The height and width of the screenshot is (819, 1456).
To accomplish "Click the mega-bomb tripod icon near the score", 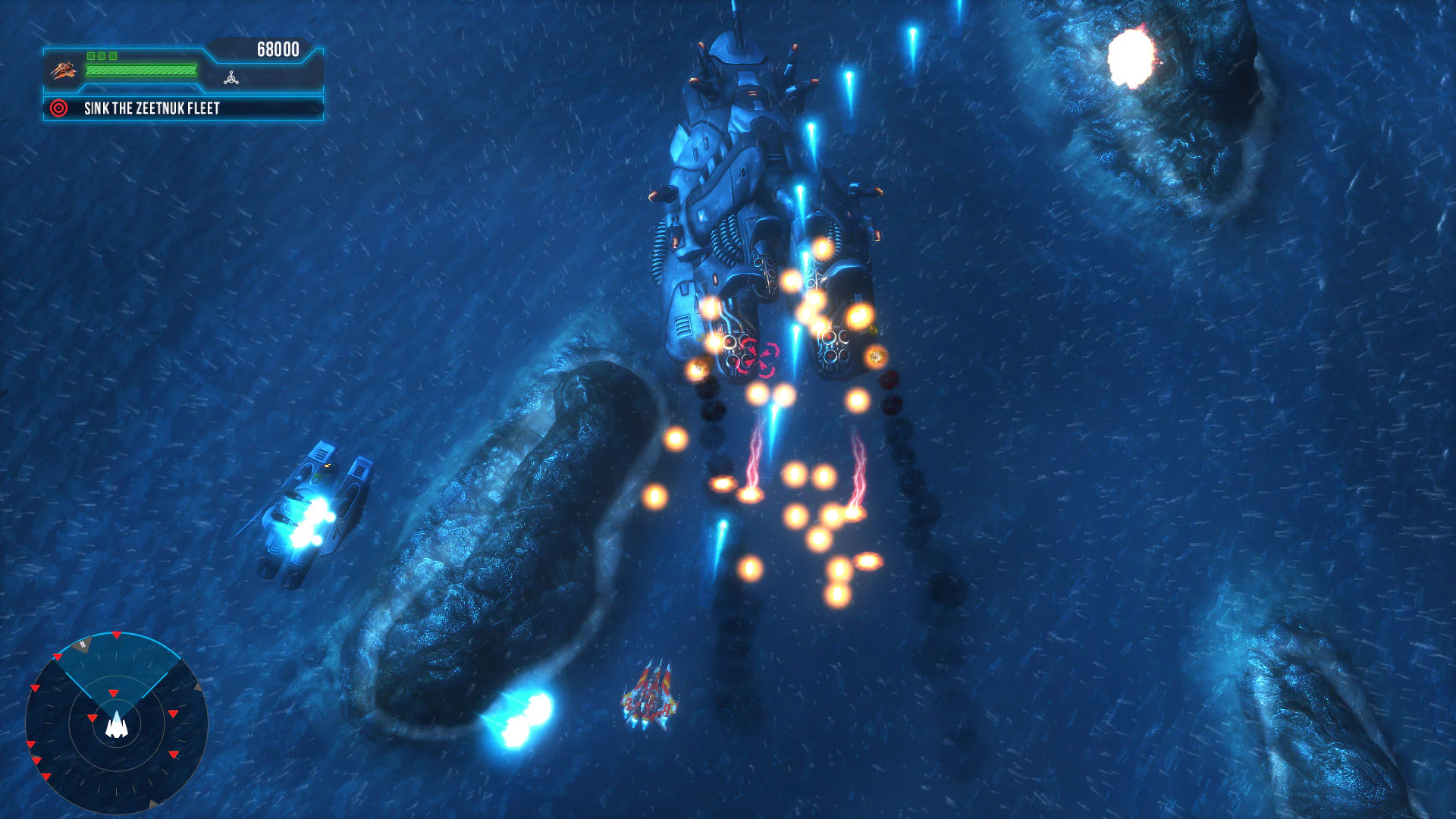I will pos(231,79).
